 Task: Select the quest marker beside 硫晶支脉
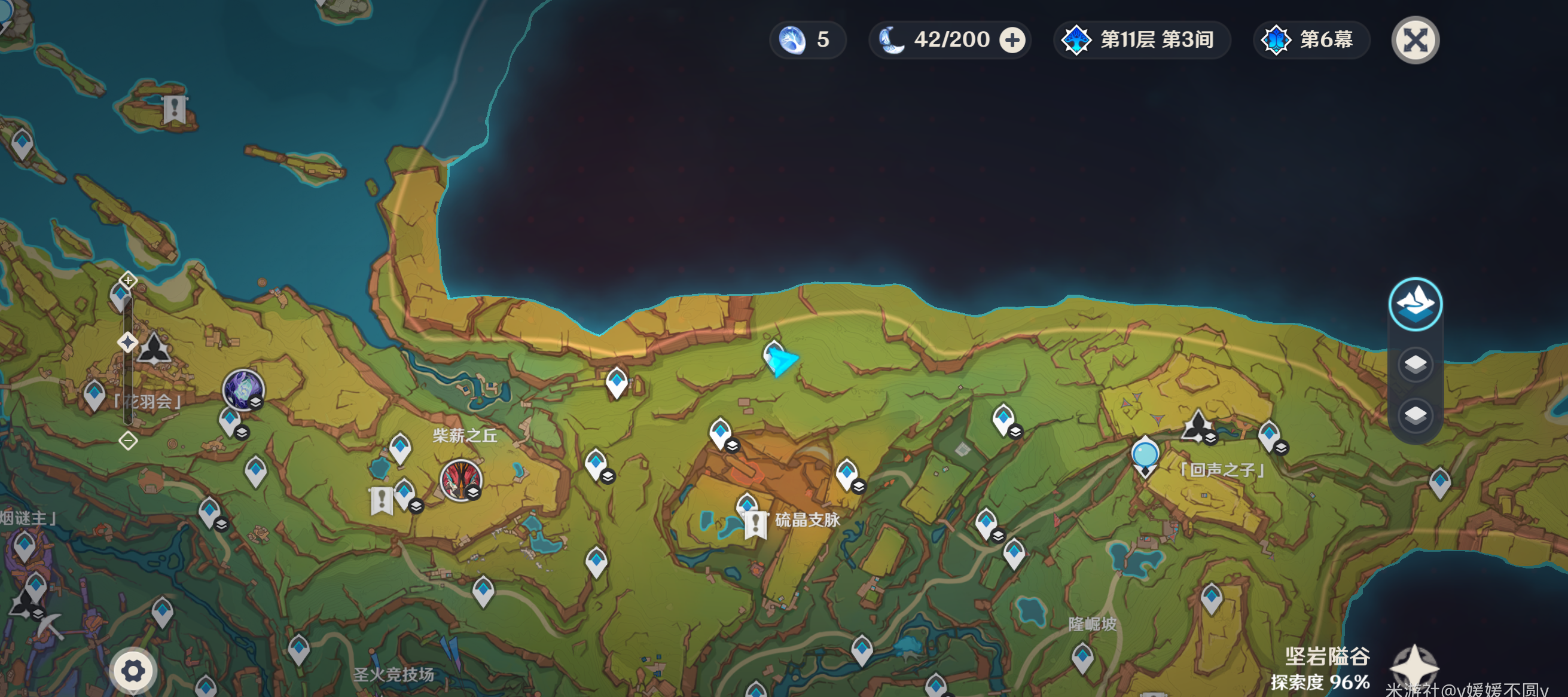(x=755, y=524)
